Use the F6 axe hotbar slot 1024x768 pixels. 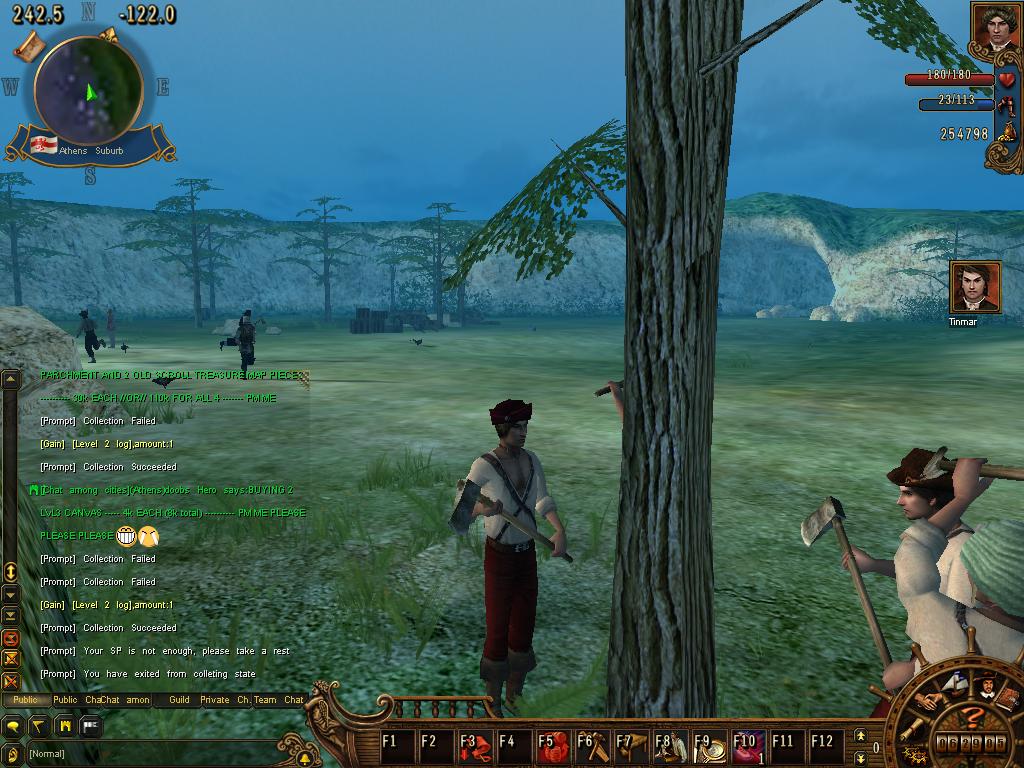click(594, 746)
